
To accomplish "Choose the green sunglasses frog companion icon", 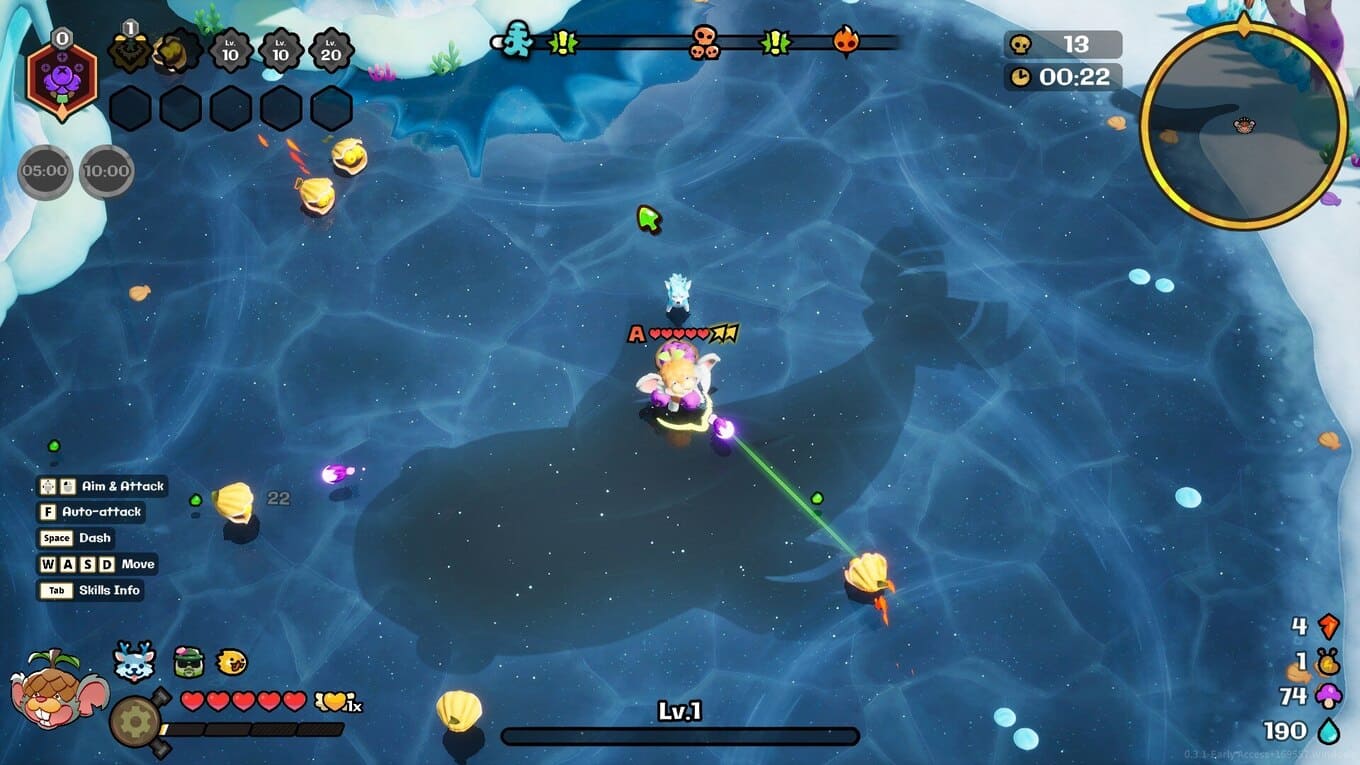I will [188, 661].
